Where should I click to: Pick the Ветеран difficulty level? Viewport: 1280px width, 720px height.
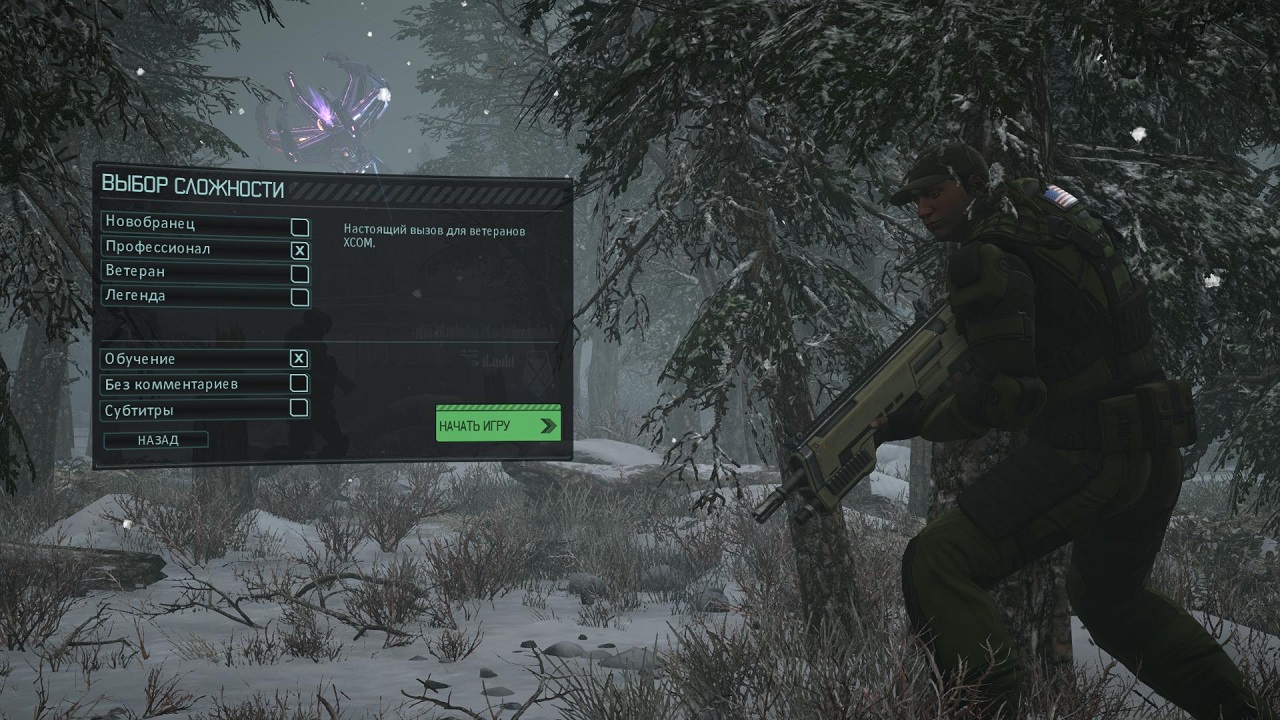tap(299, 273)
